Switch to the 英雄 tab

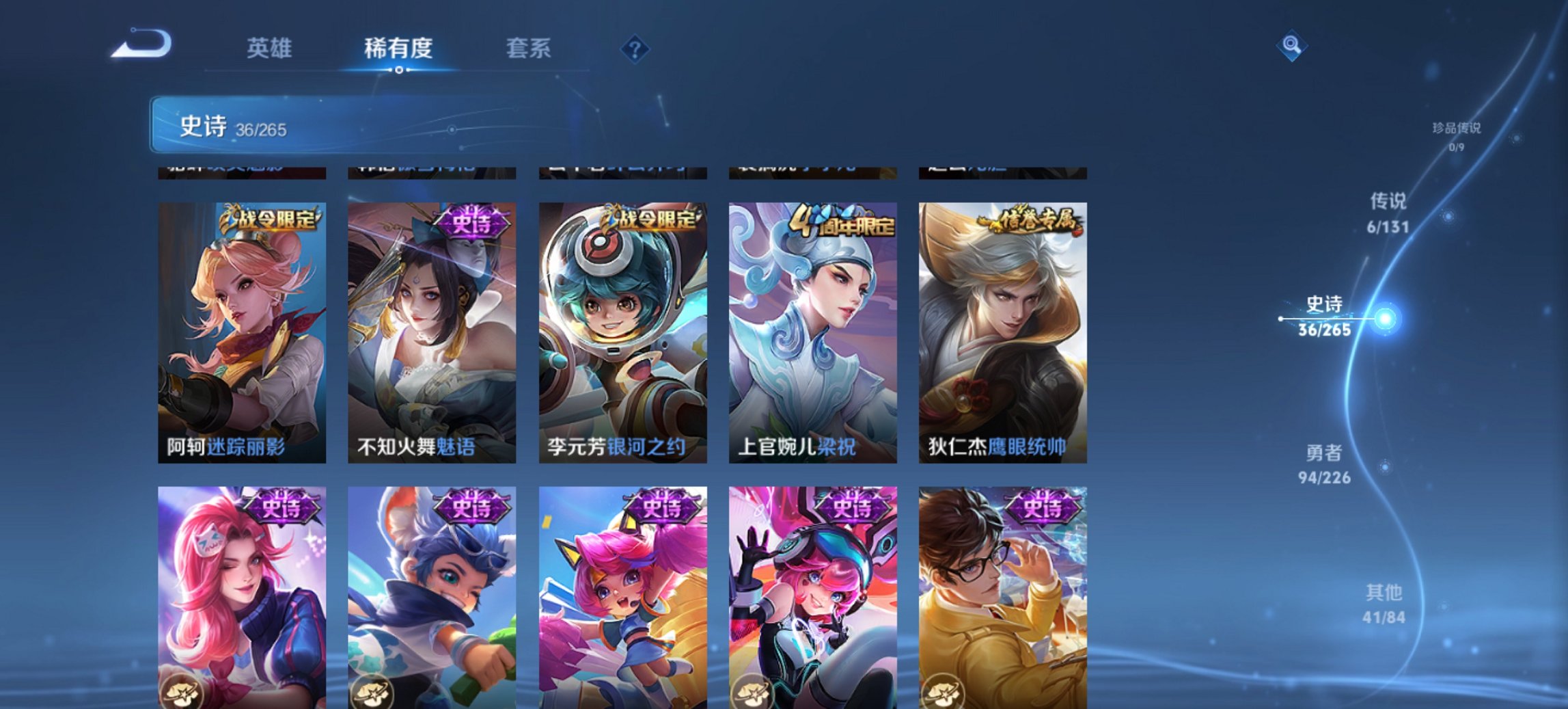tap(270, 48)
